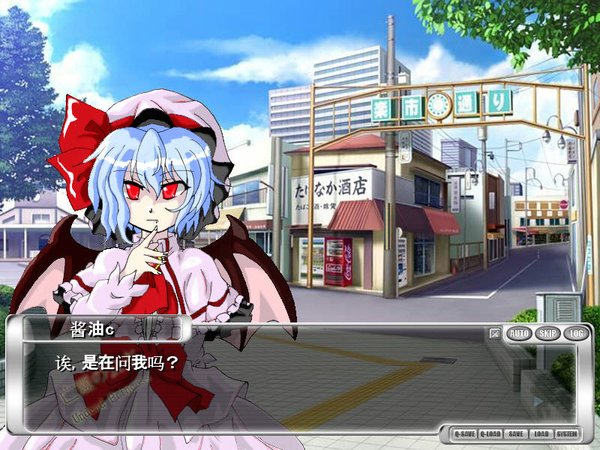This screenshot has width=600, height=450.
Task: Click the Q-LOAD quick load button
Action: pos(491,434)
